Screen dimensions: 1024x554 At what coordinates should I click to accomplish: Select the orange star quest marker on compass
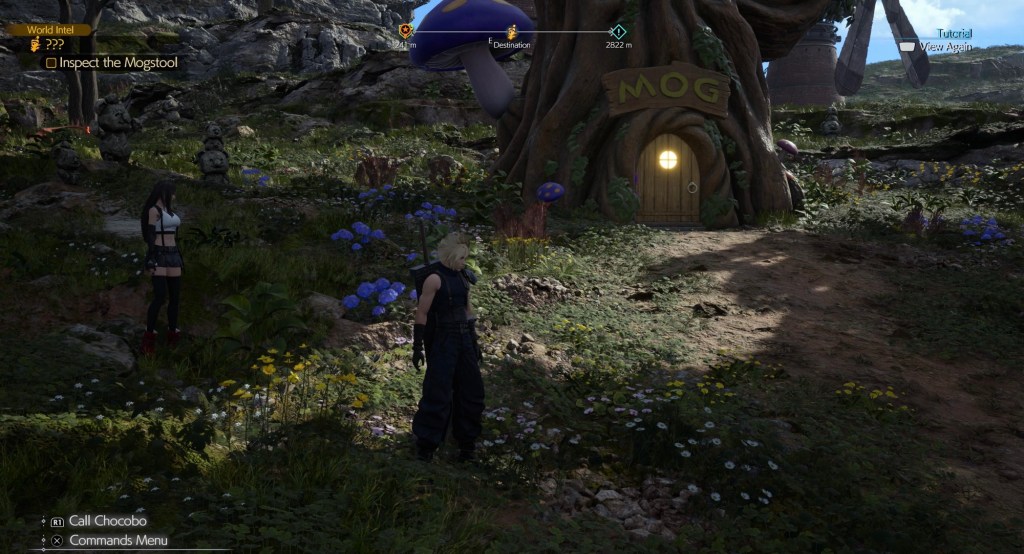click(x=405, y=31)
